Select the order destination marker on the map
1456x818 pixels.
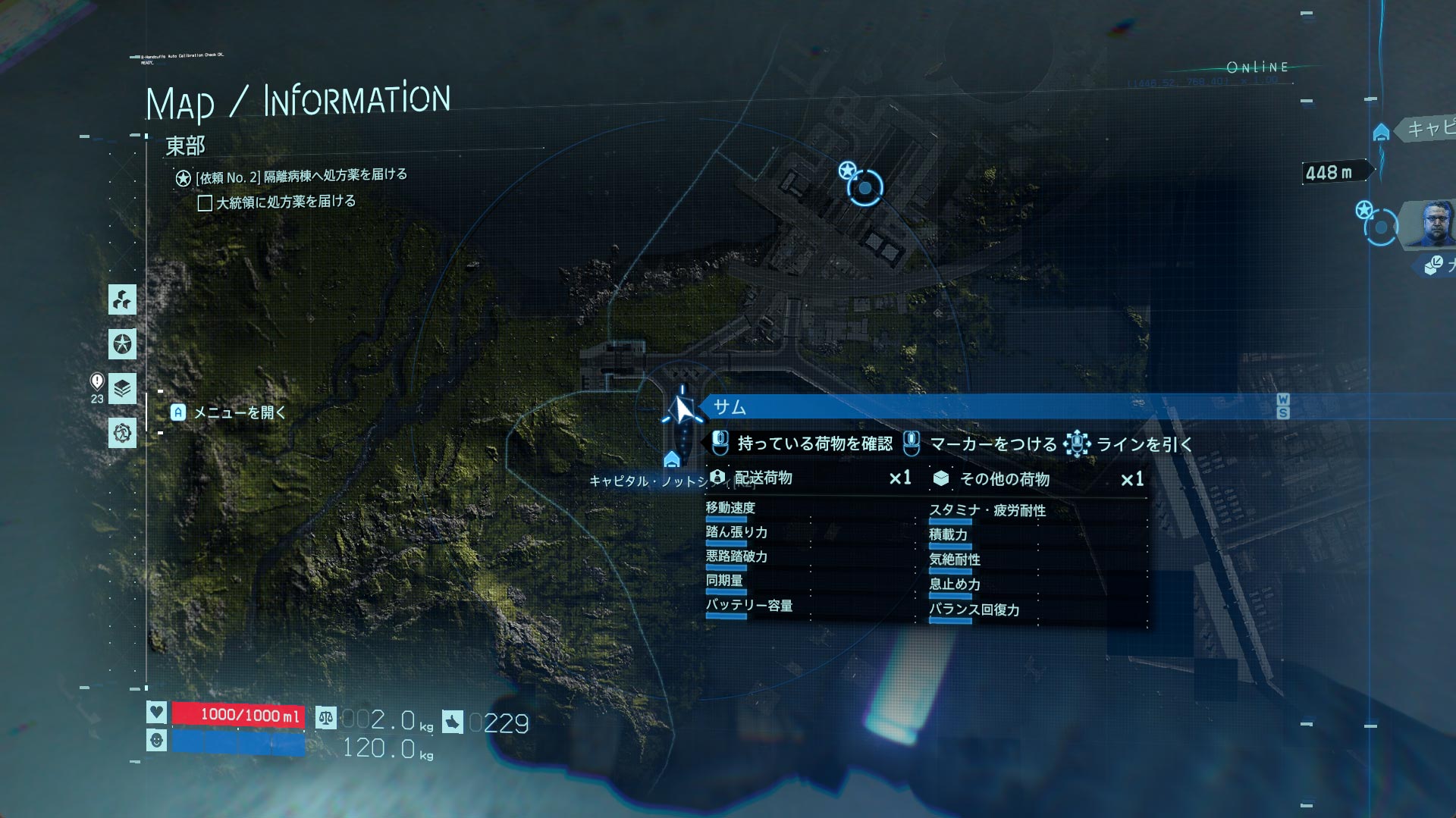coord(864,187)
